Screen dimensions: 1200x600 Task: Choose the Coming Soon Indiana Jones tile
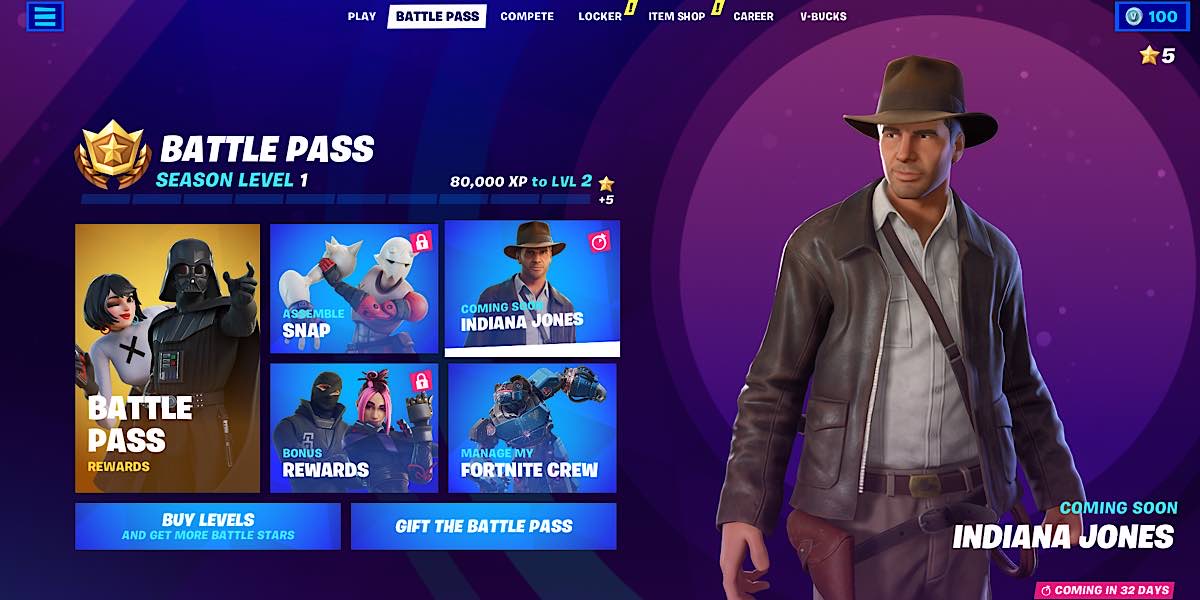click(532, 288)
